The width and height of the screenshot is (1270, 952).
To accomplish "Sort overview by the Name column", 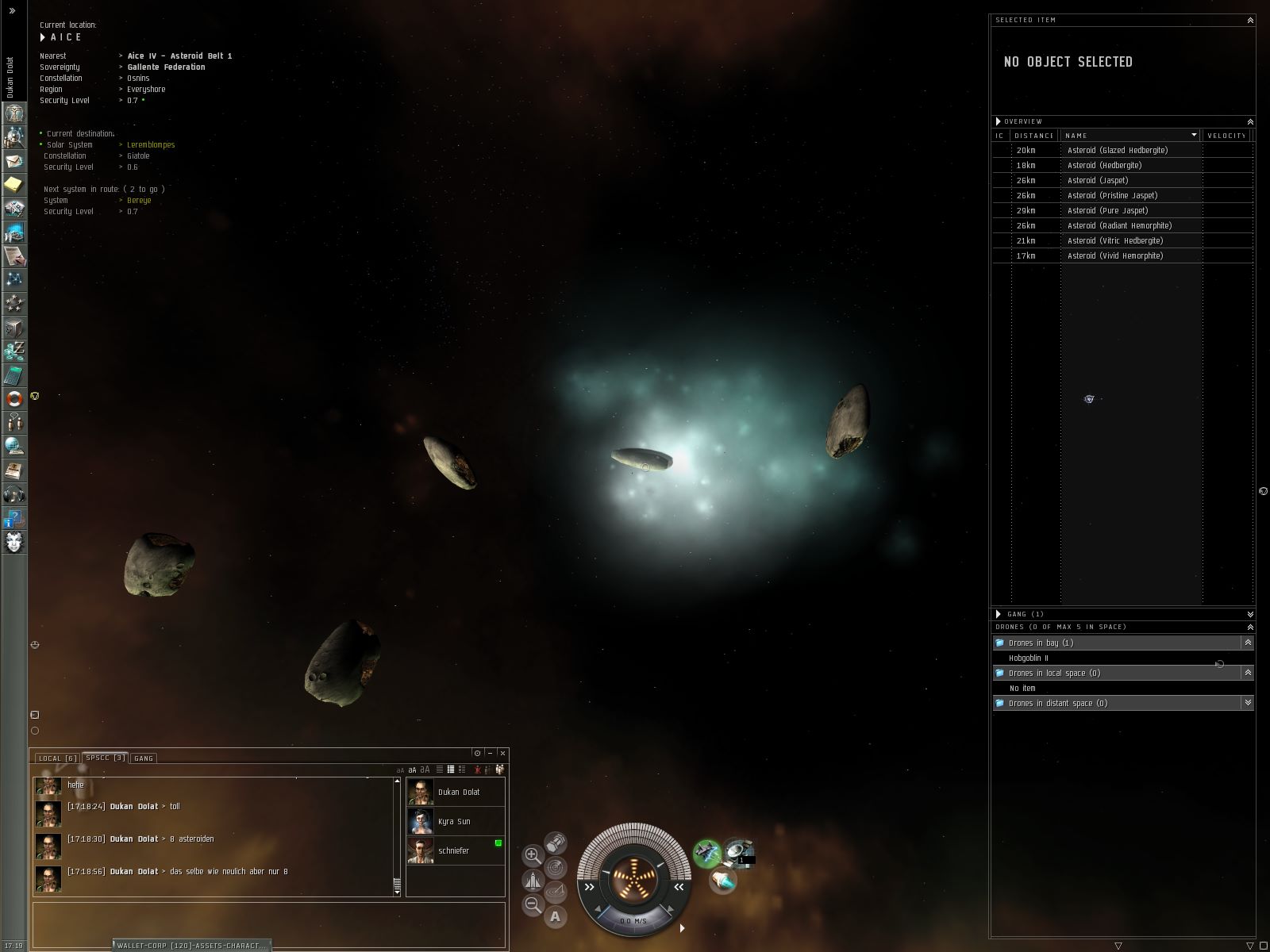I will (1127, 136).
